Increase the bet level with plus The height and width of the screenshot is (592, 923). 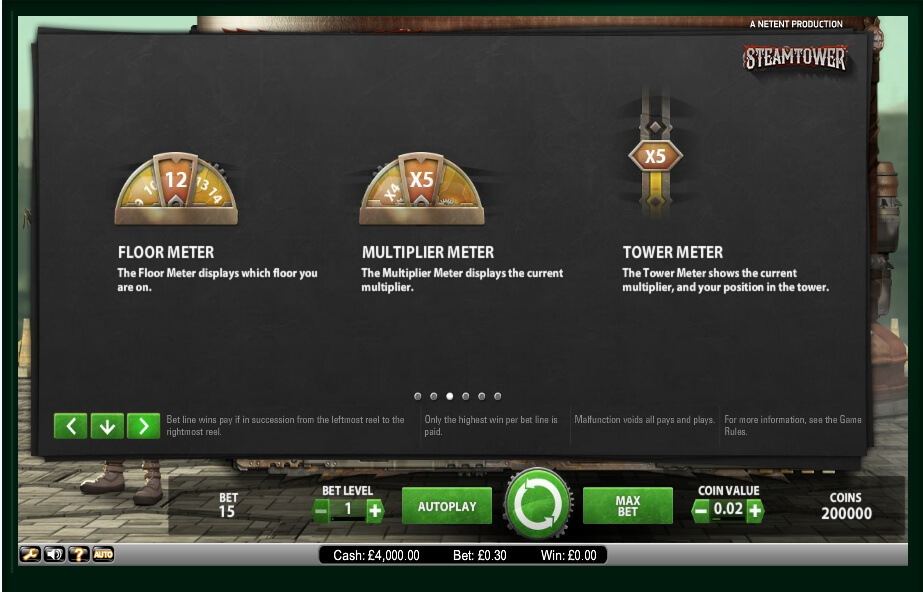[x=375, y=511]
